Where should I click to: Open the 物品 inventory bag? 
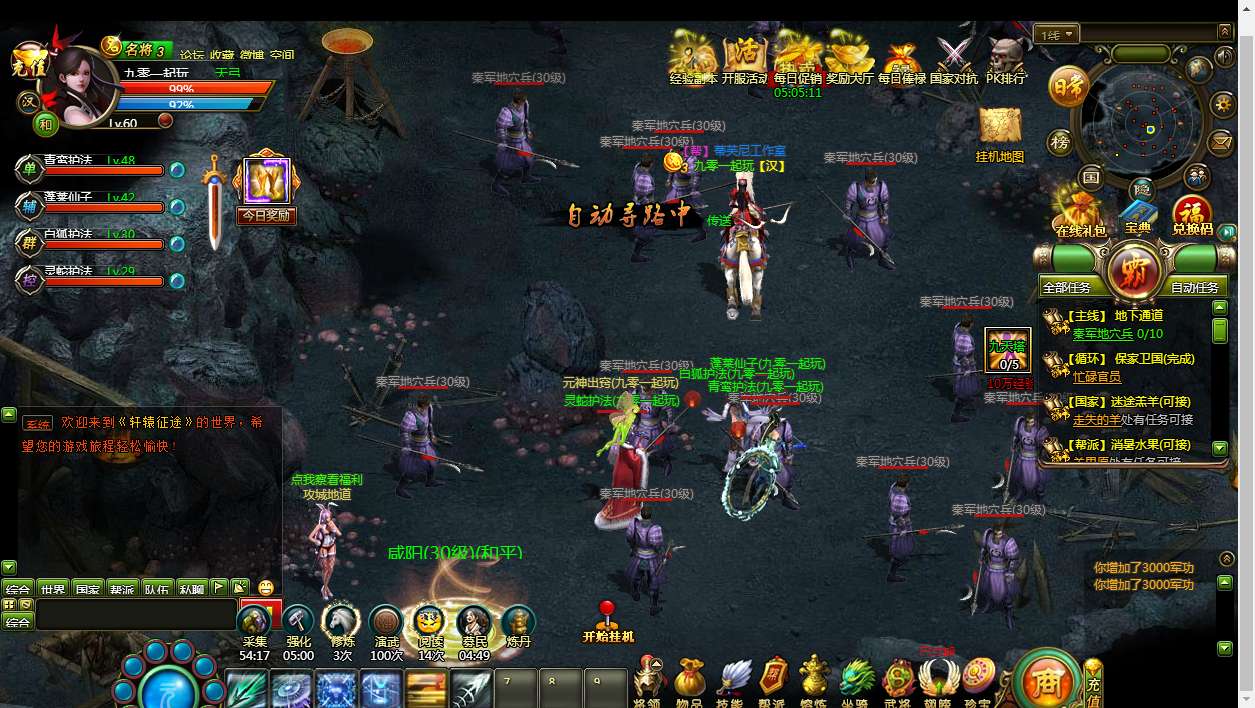(689, 682)
